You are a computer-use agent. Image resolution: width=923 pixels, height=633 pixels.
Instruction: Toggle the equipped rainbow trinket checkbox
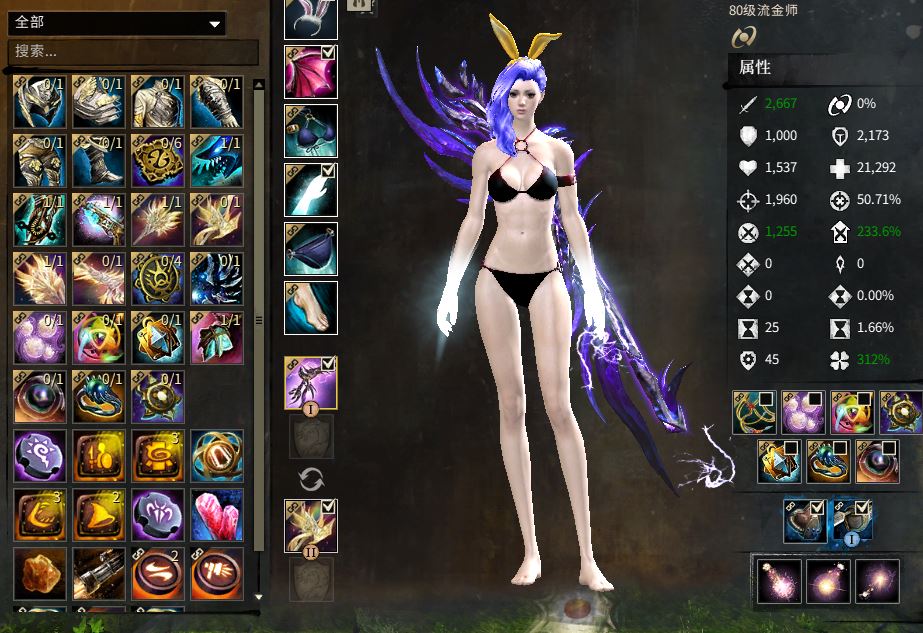click(866, 400)
